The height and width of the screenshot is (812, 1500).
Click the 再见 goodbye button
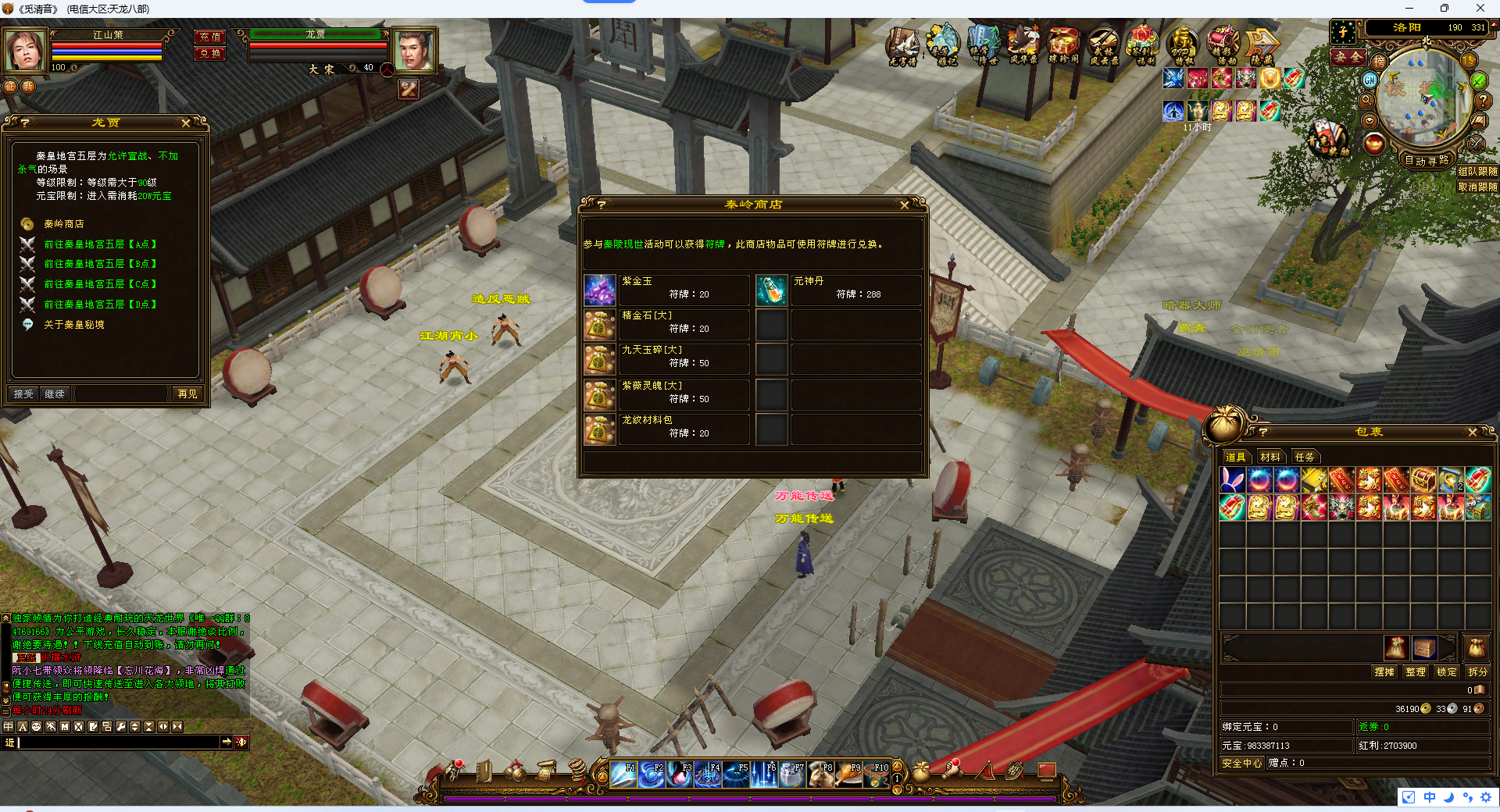[x=187, y=394]
